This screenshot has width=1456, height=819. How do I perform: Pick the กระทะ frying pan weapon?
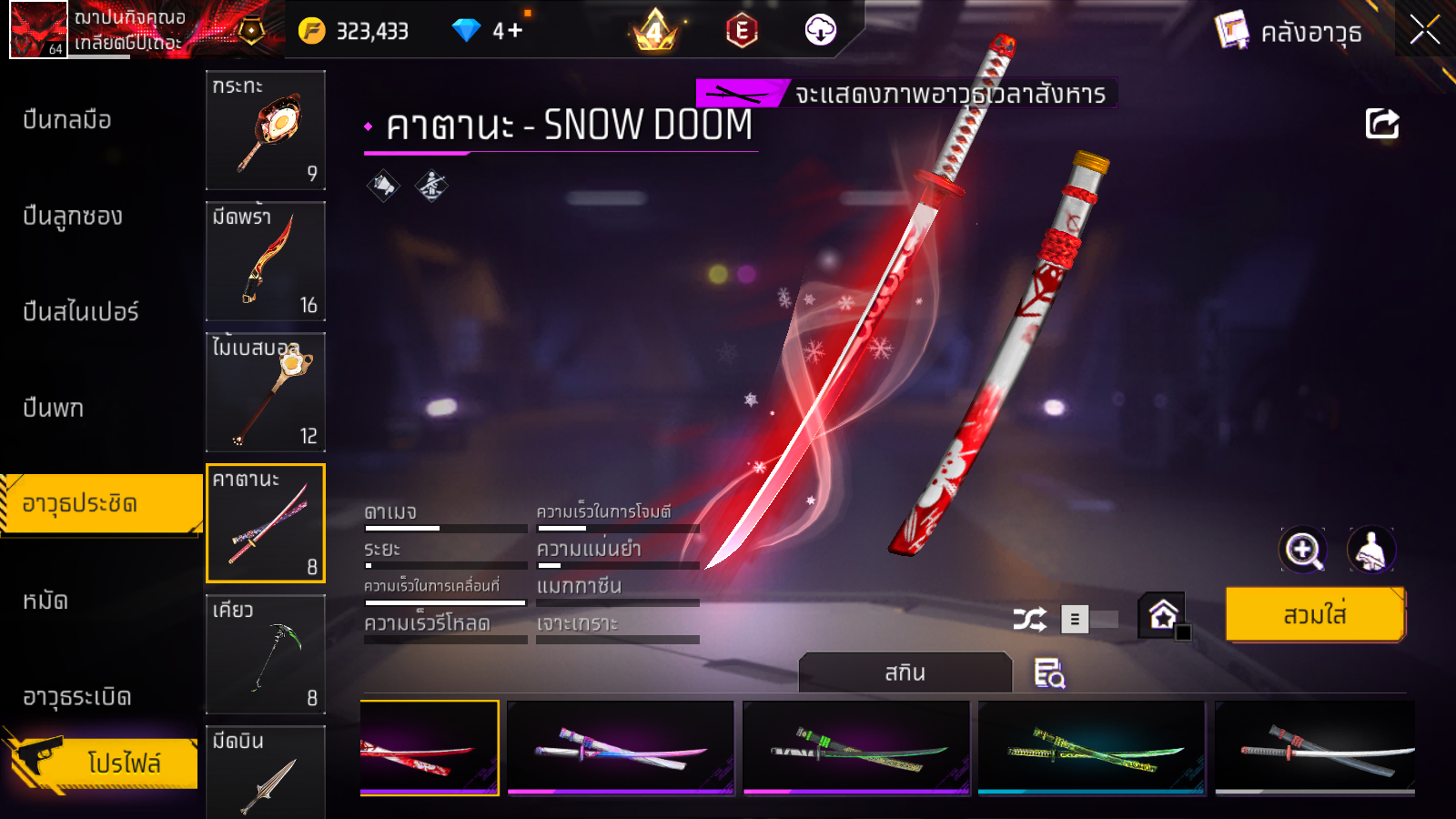pyautogui.click(x=266, y=130)
